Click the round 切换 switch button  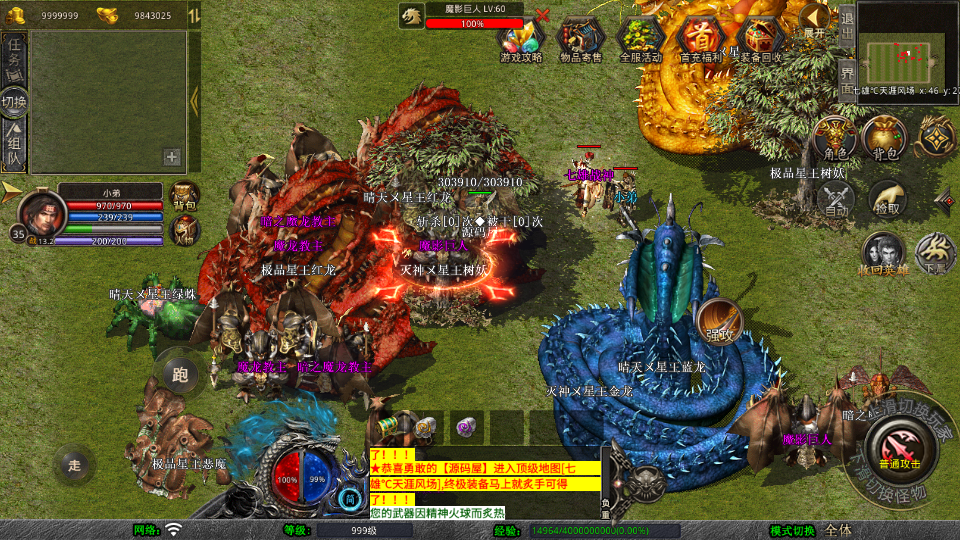point(15,102)
